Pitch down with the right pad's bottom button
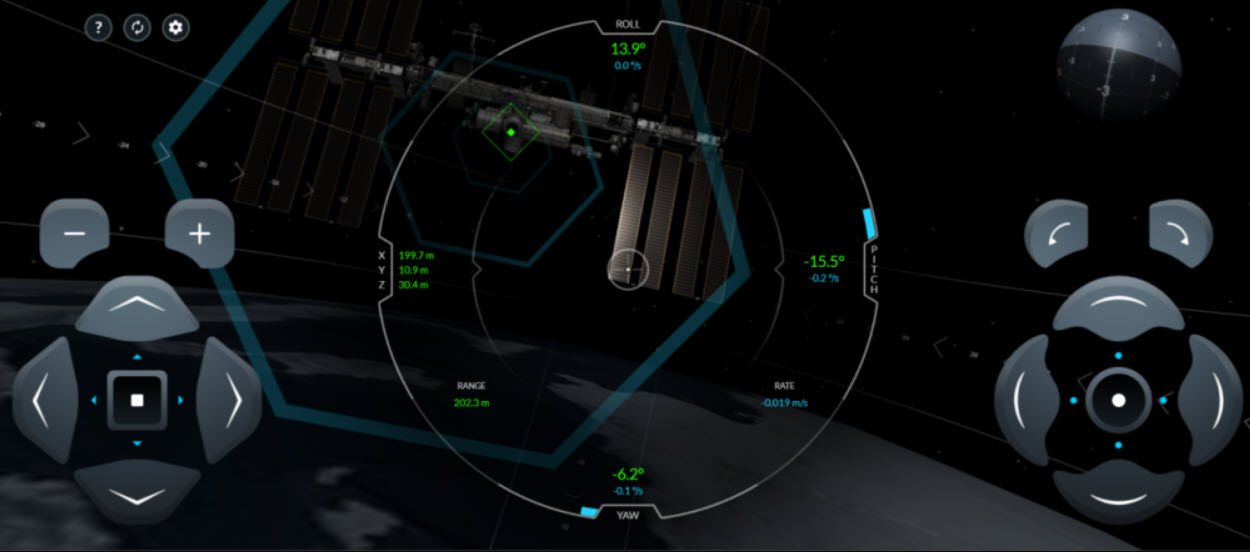This screenshot has height=552, width=1250. [x=1118, y=494]
